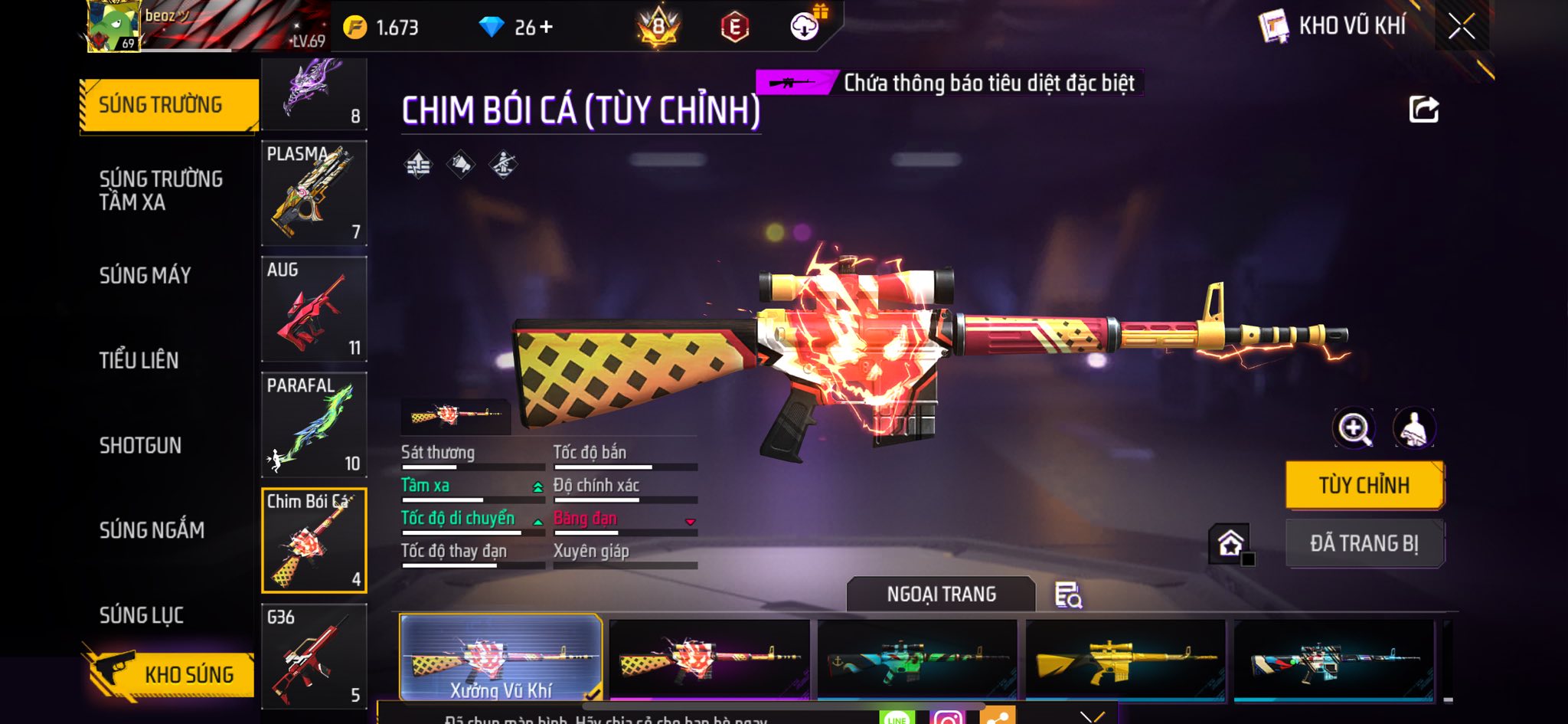This screenshot has width=1568, height=724.
Task: Close the weapon vault screen
Action: pos(1461,27)
